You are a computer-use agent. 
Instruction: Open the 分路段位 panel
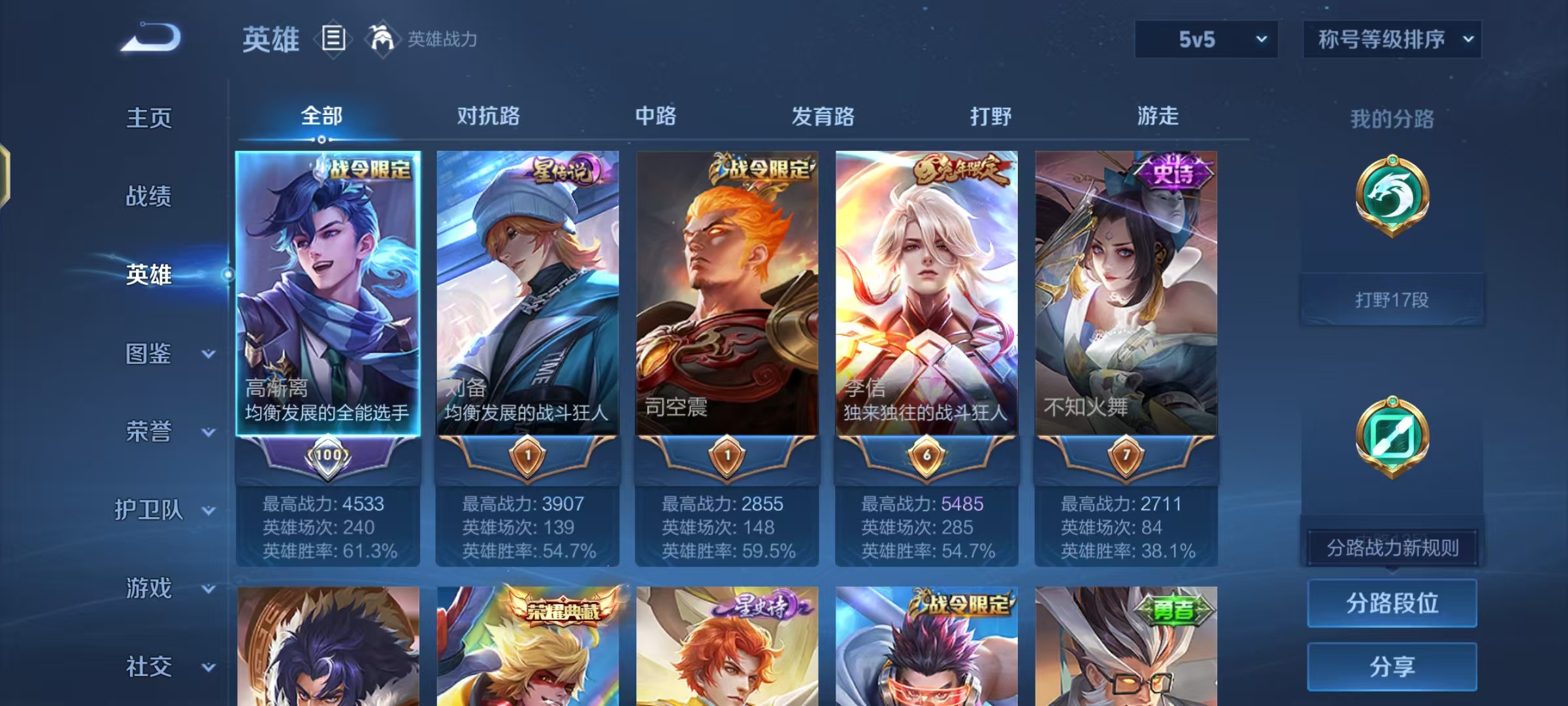pos(1392,603)
